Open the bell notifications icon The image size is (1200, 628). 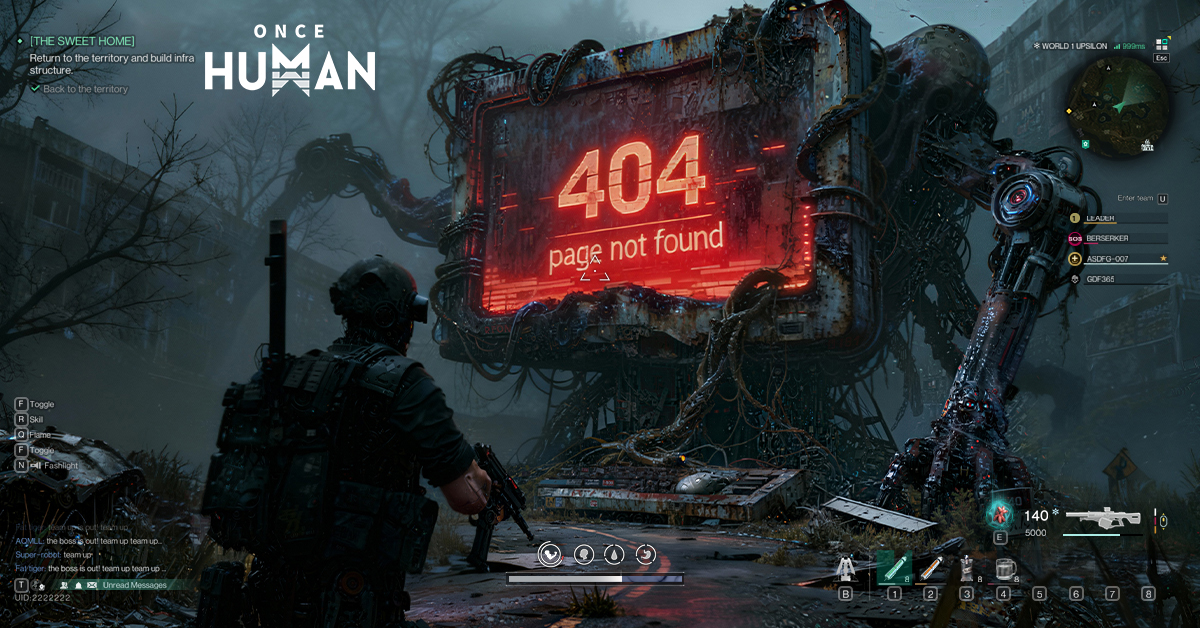pos(78,584)
